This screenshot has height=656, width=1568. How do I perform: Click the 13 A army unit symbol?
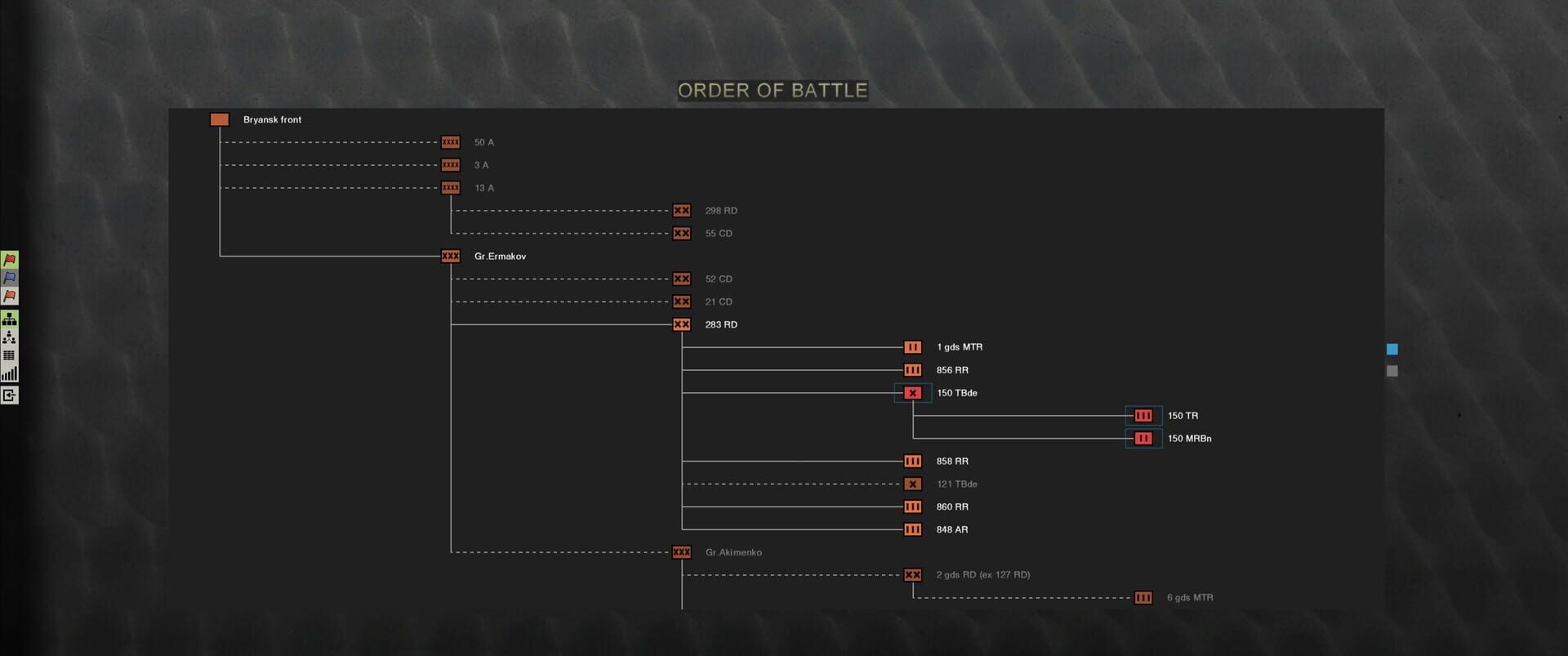(x=450, y=187)
